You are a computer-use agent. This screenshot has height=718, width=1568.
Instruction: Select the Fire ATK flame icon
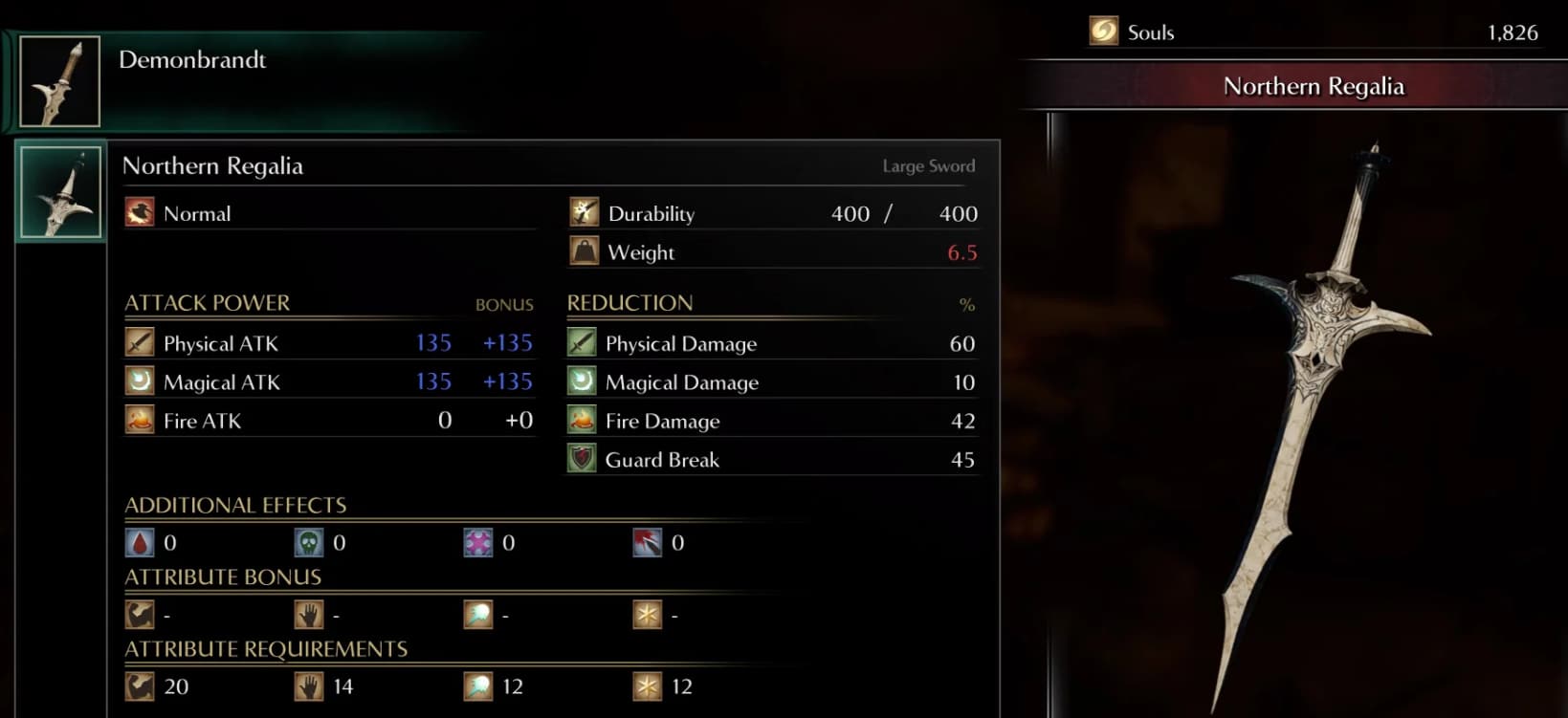point(140,420)
